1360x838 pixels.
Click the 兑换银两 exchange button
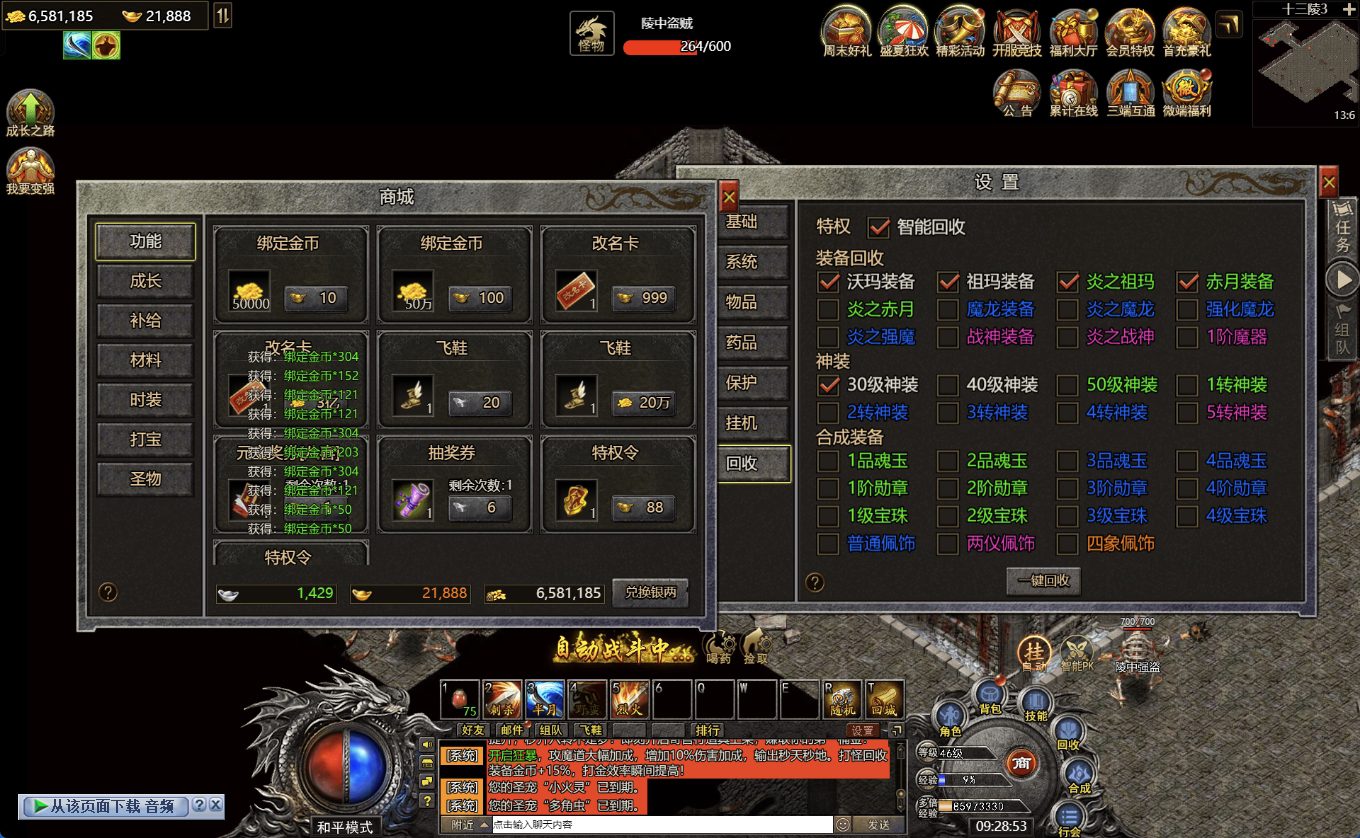(x=650, y=592)
